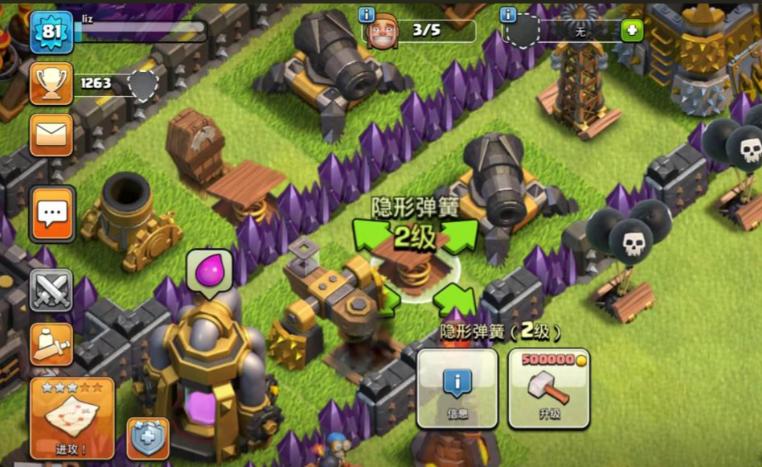Open the 信息 info button for the trap

(457, 388)
